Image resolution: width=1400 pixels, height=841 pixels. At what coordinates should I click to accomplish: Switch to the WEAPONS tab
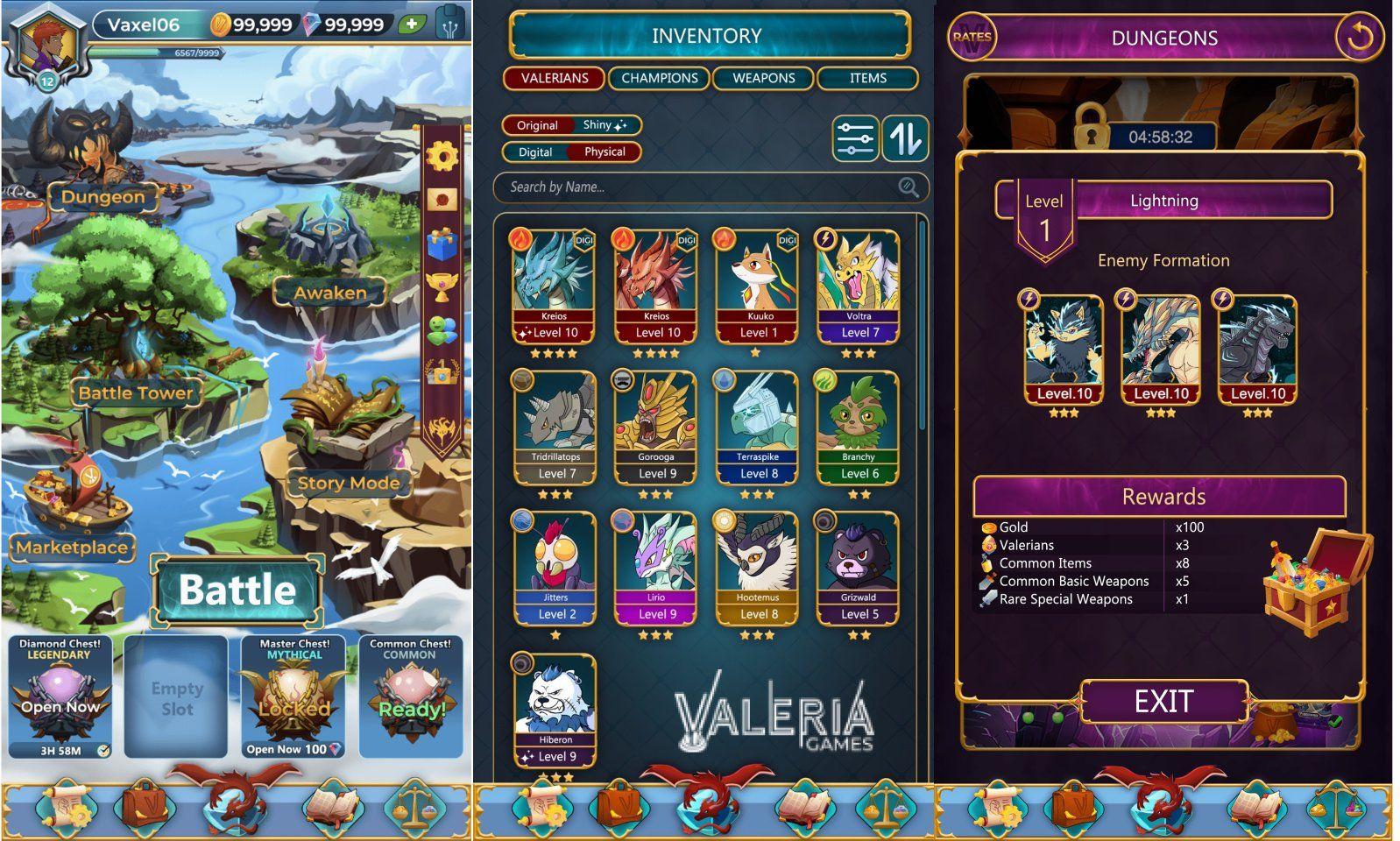[761, 79]
